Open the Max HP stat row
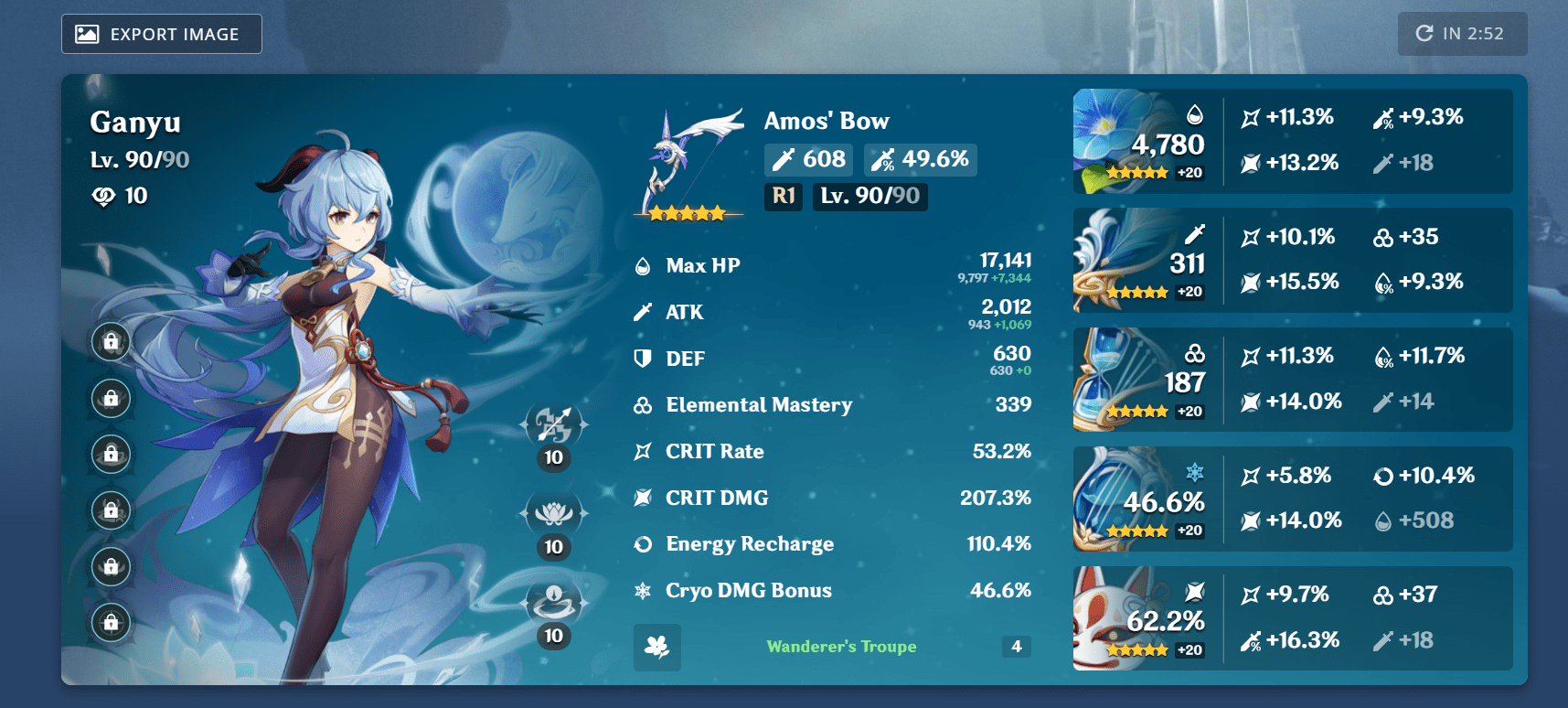The image size is (1568, 708). pos(823,266)
